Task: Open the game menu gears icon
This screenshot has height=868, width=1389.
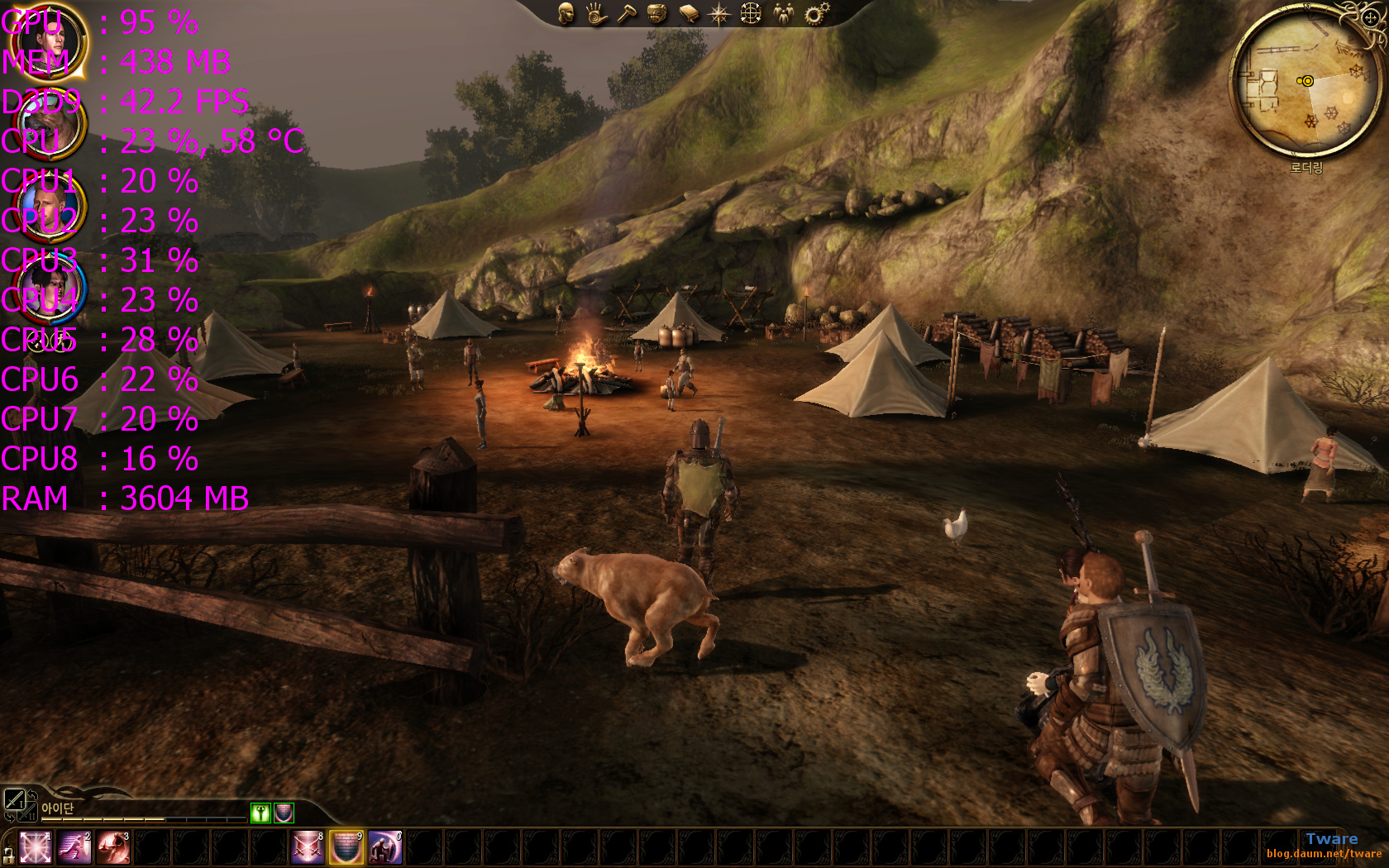Action: click(816, 14)
